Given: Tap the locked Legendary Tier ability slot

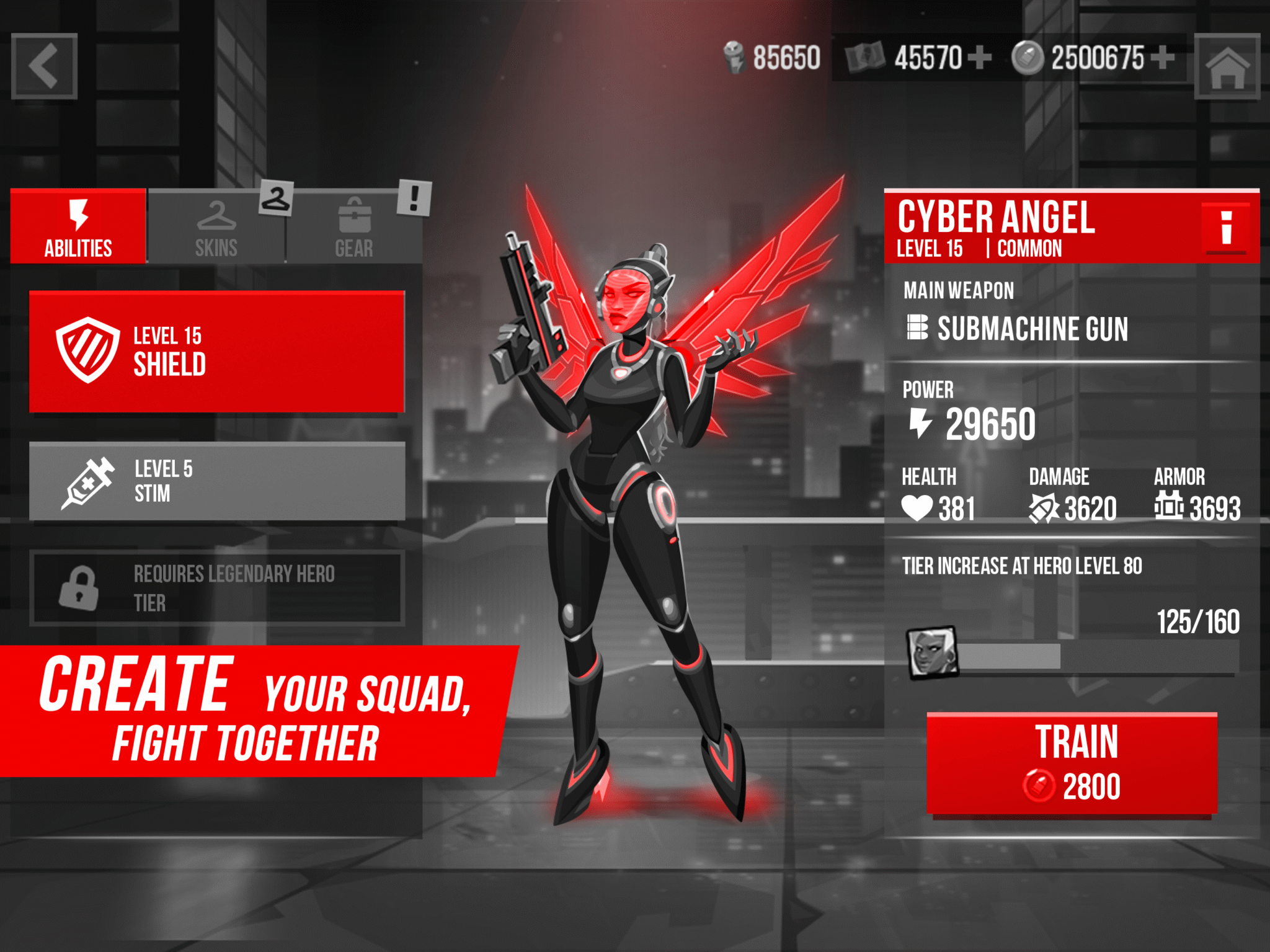Looking at the screenshot, I should 217,586.
